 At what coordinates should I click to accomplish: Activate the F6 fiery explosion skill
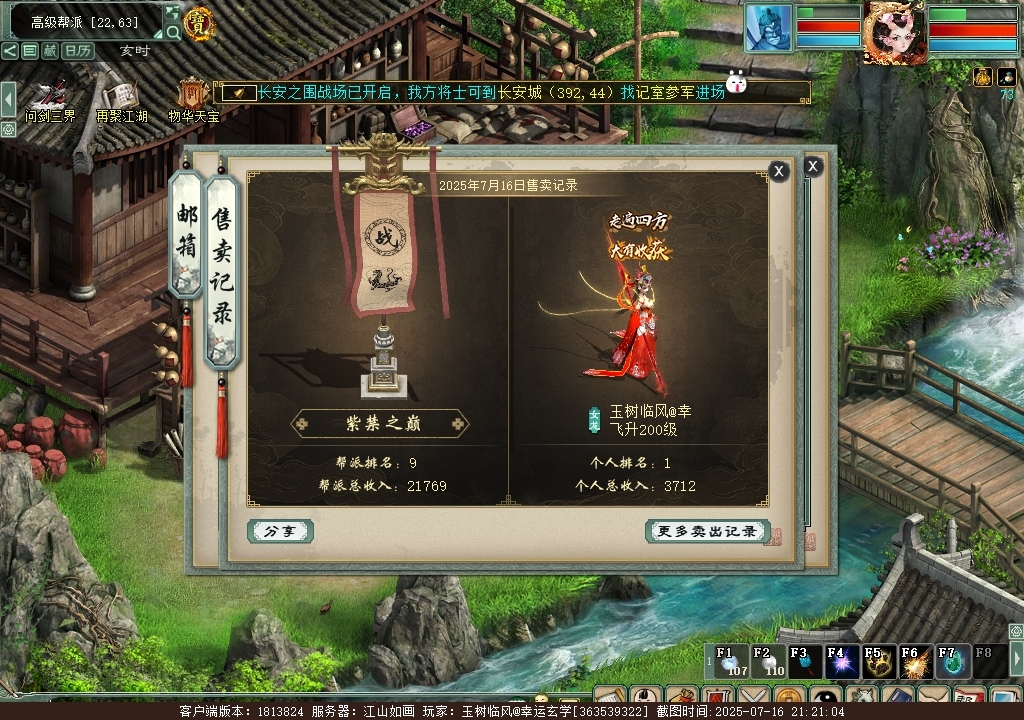[x=916, y=662]
